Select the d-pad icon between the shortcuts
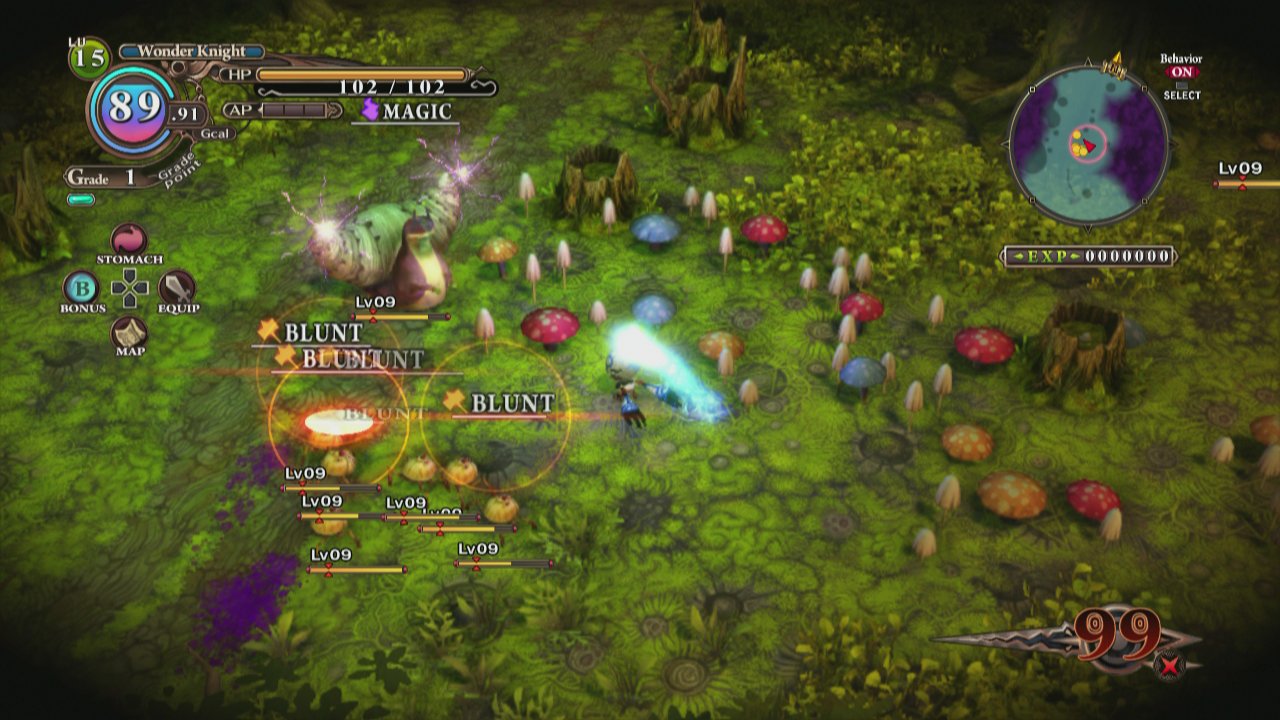 click(x=128, y=287)
